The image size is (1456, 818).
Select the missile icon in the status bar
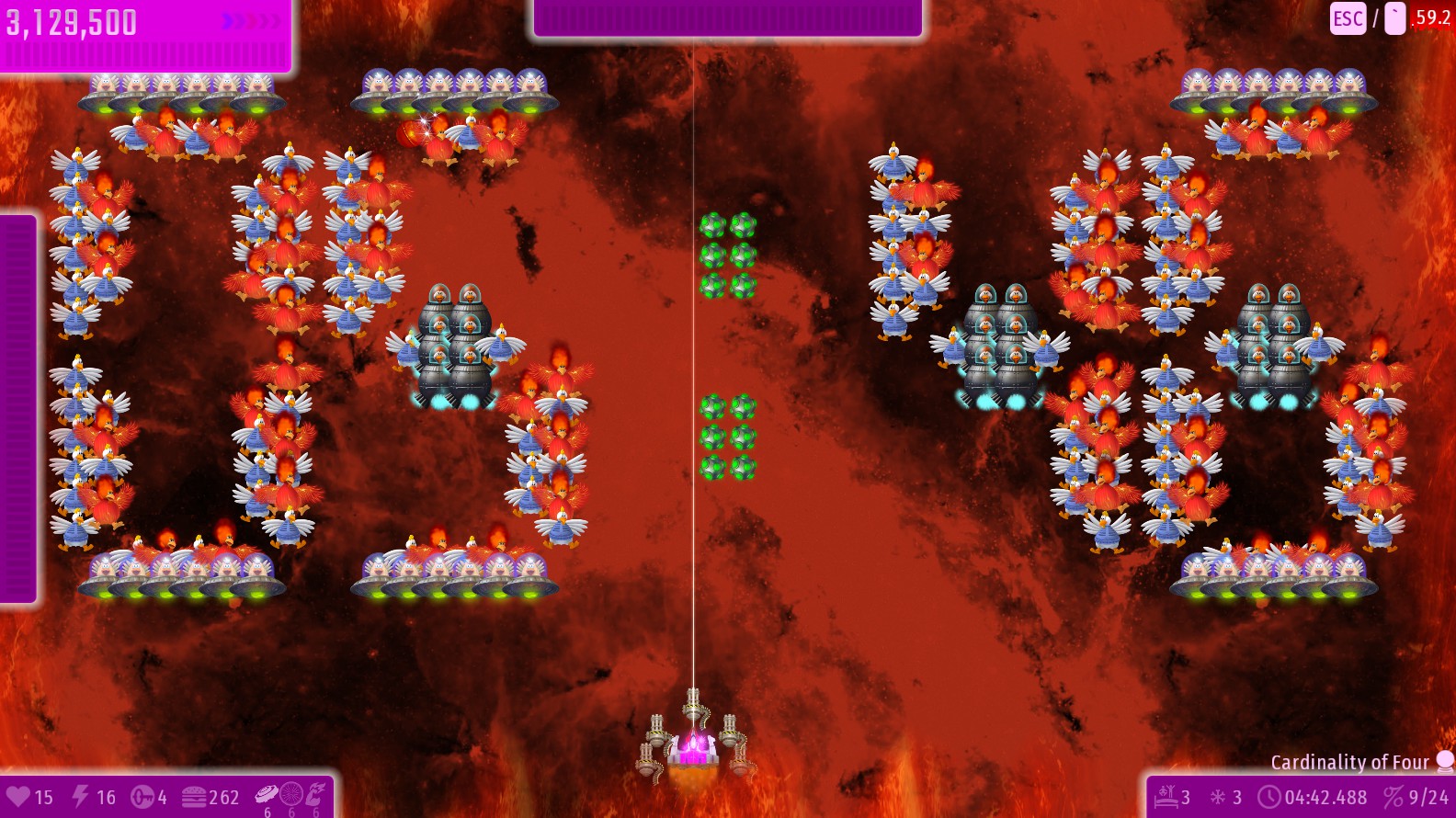click(x=142, y=797)
